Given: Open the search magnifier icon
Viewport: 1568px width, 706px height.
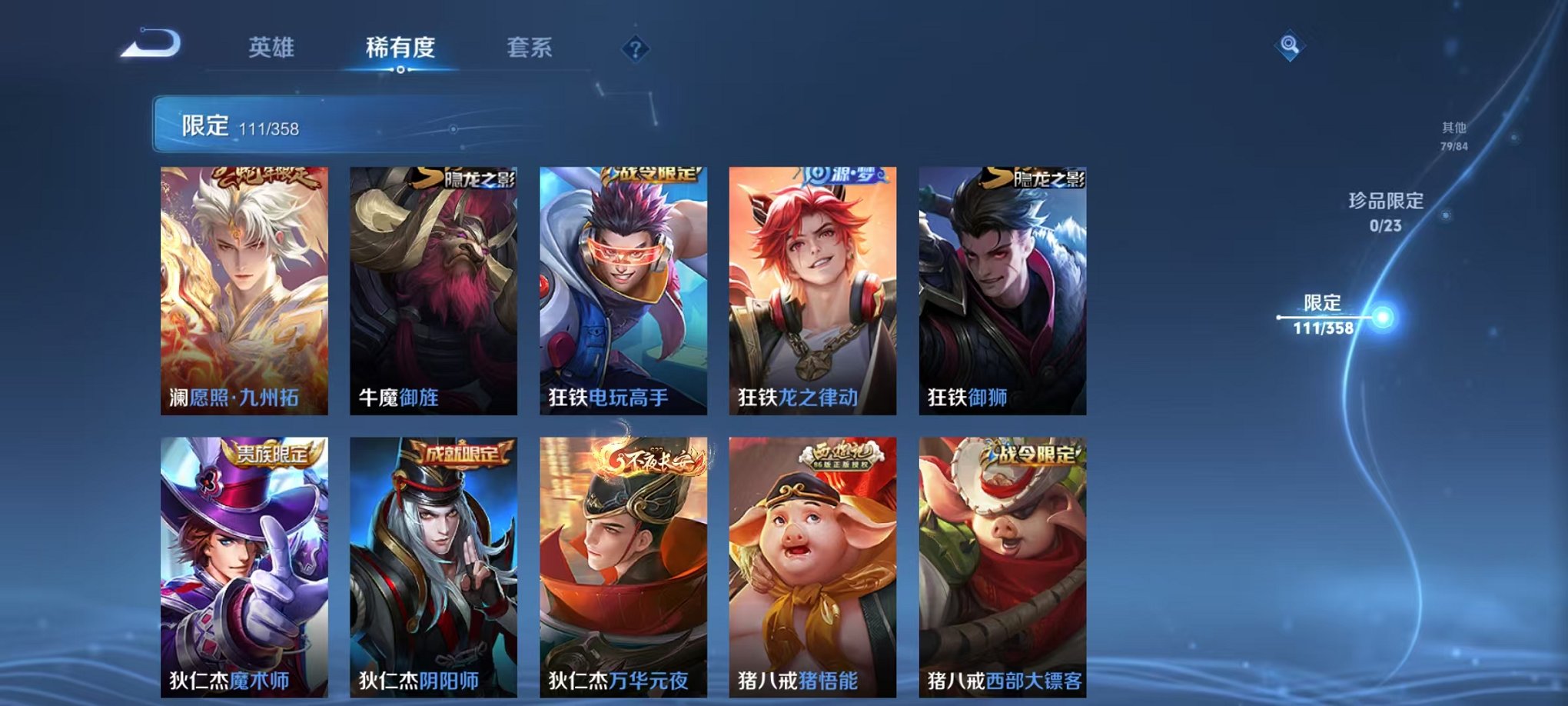Looking at the screenshot, I should 1291,44.
